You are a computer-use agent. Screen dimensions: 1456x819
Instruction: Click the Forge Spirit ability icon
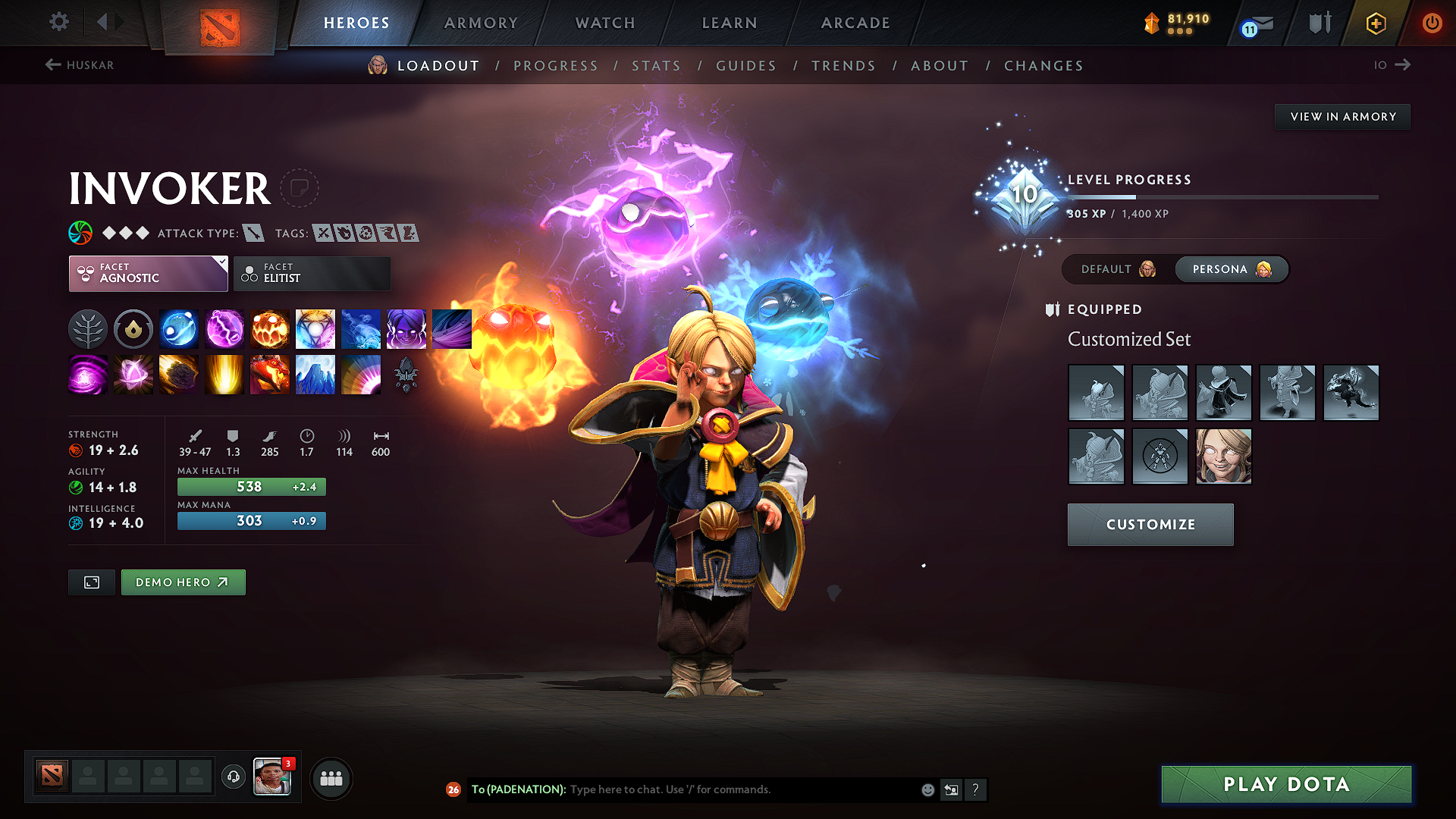click(270, 375)
